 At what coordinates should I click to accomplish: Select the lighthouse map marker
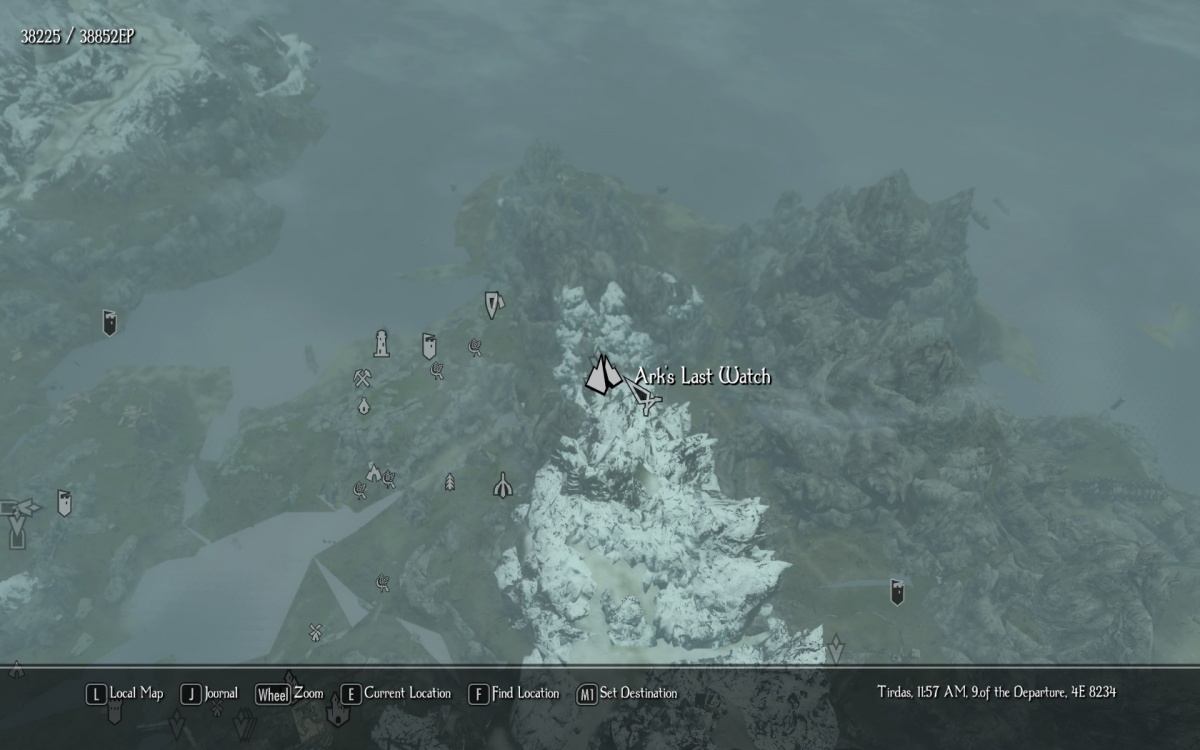[381, 343]
